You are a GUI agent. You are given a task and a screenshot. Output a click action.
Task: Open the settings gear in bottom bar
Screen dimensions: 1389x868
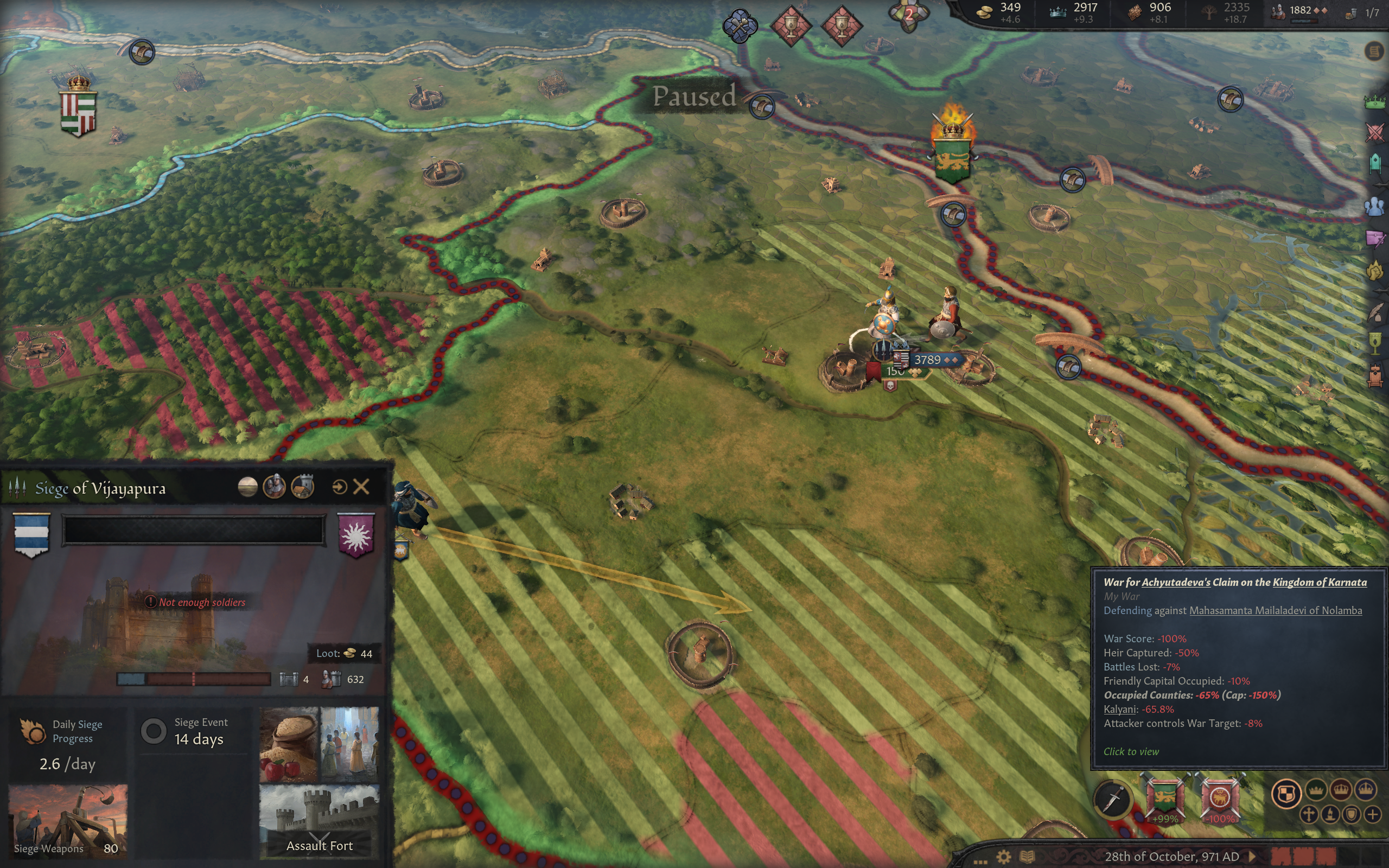click(x=1003, y=857)
